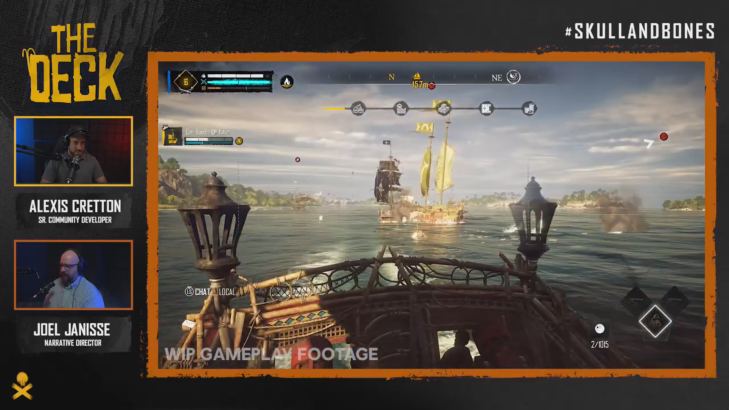Open the local chat box
This screenshot has width=729, height=410.
207,291
